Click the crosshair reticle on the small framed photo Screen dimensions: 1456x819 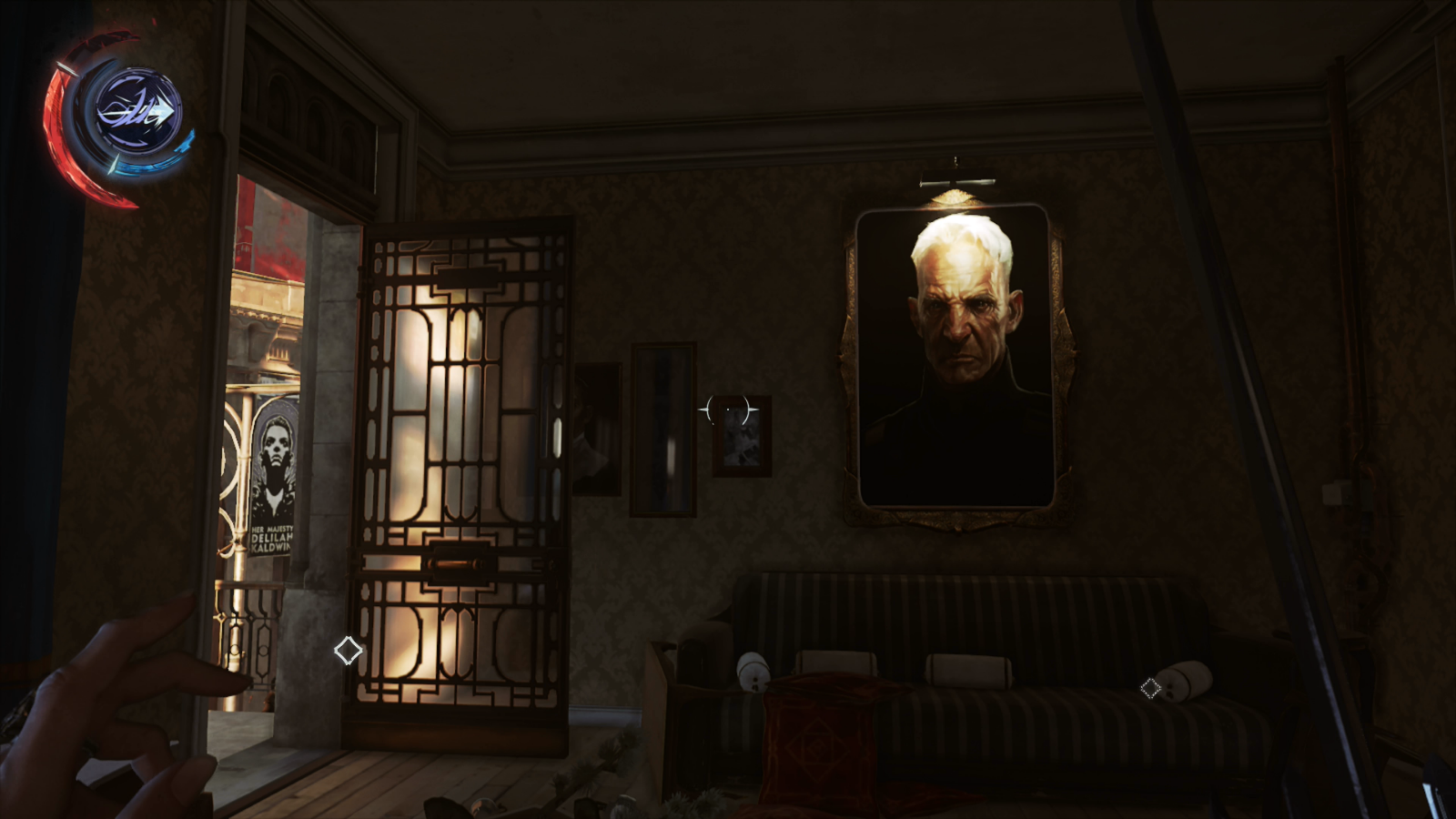click(x=728, y=409)
